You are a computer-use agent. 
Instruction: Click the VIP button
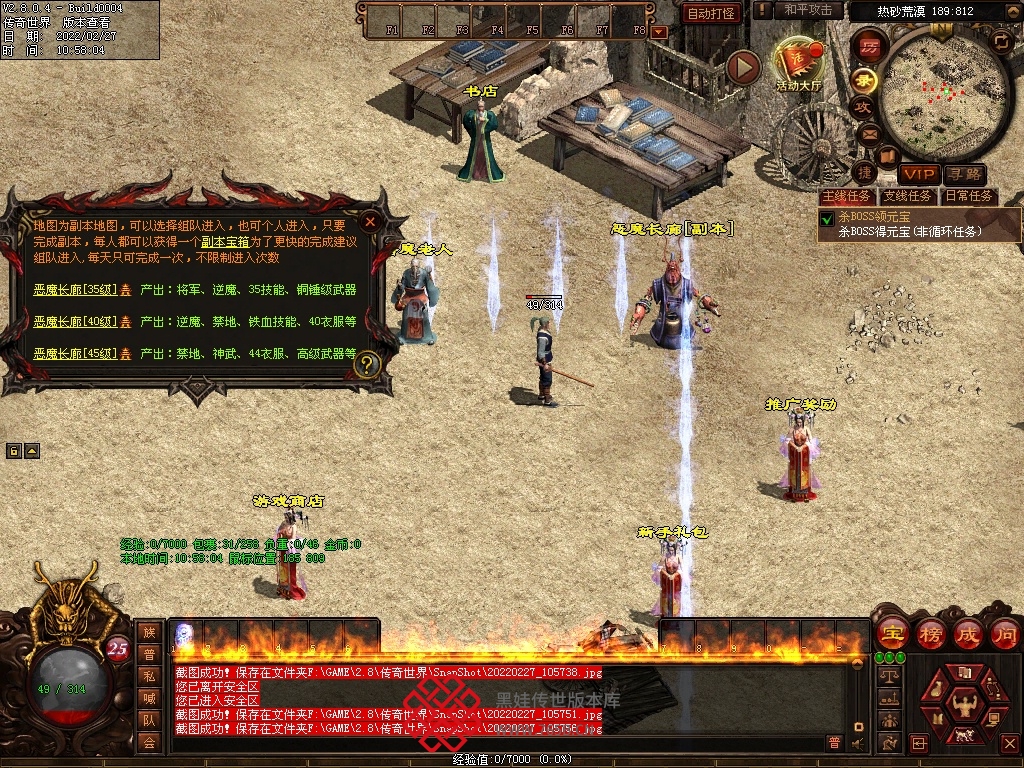[x=916, y=175]
